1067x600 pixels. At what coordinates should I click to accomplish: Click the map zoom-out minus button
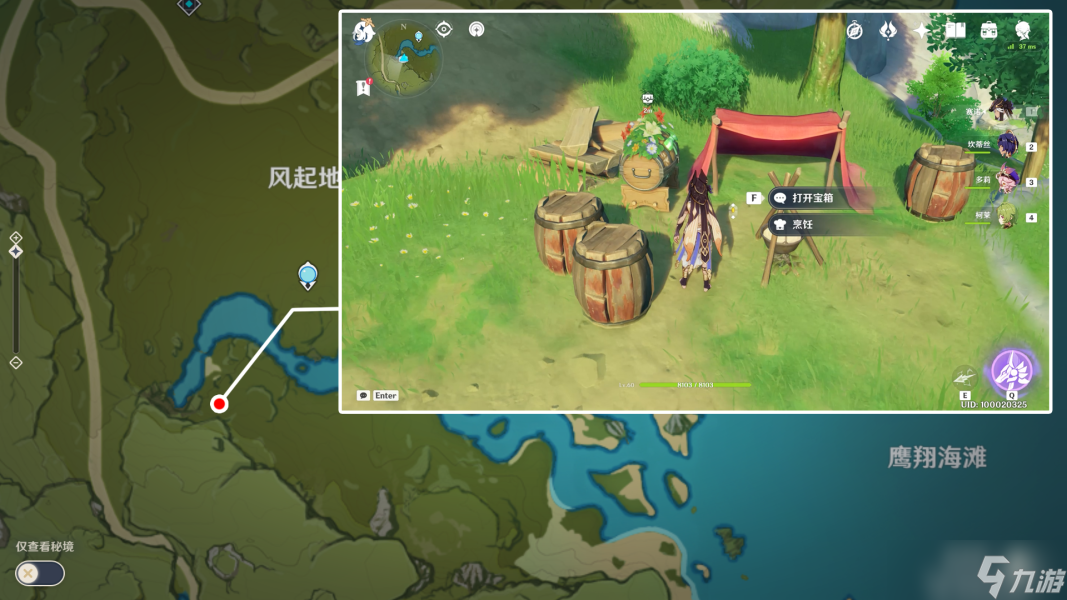tap(15, 363)
